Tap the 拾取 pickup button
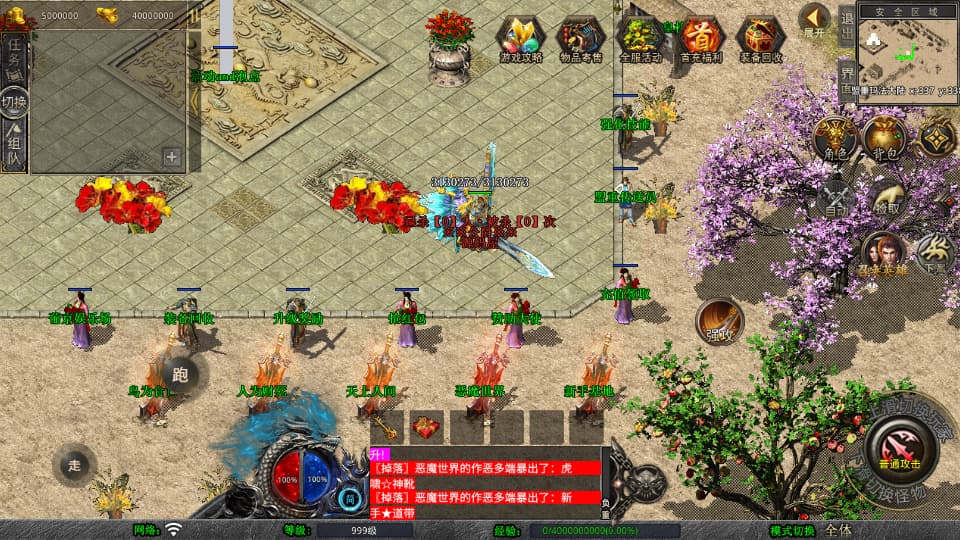The height and width of the screenshot is (540, 960). point(885,199)
